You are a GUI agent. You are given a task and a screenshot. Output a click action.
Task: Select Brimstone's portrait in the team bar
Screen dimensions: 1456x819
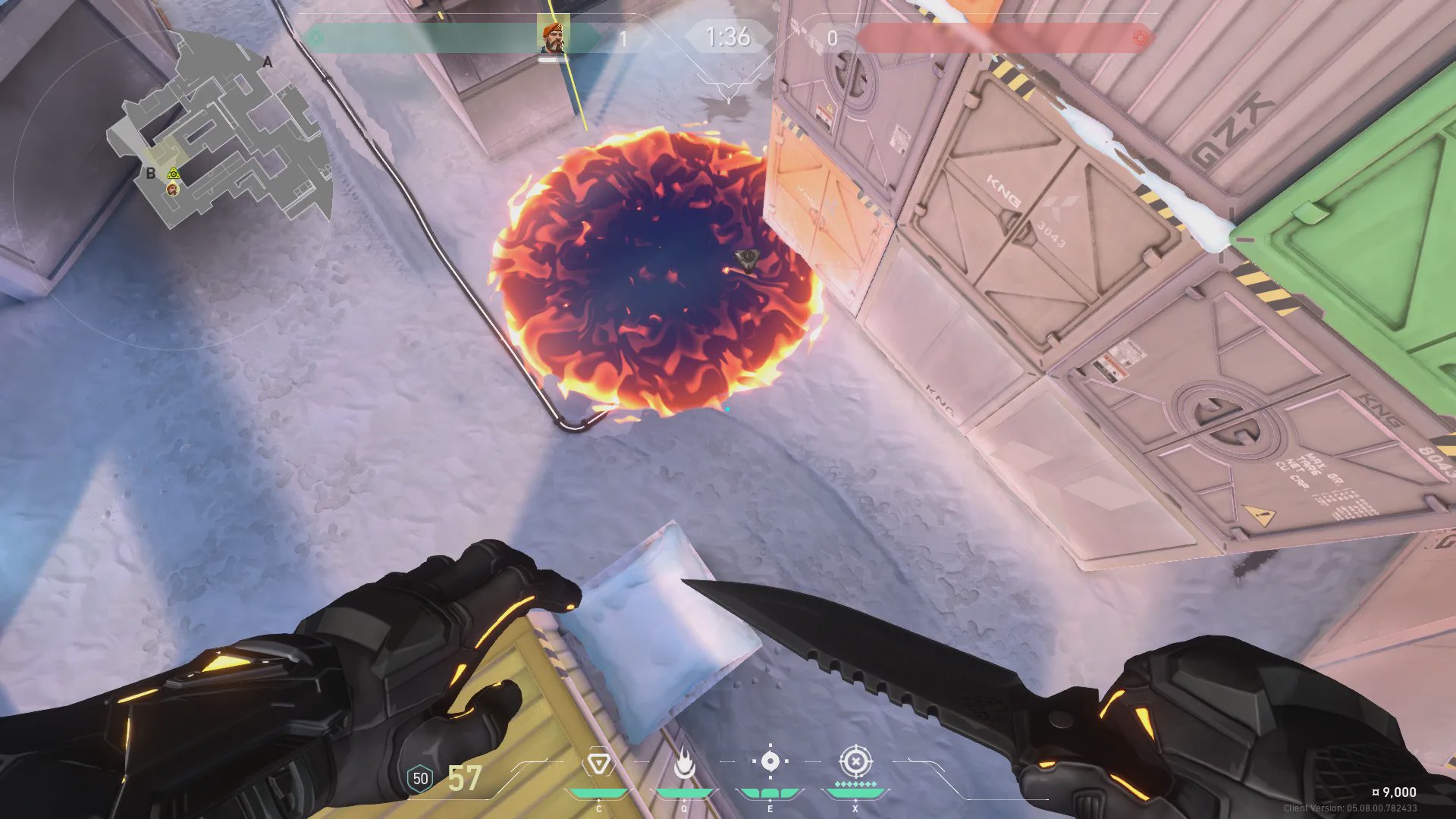pyautogui.click(x=553, y=36)
